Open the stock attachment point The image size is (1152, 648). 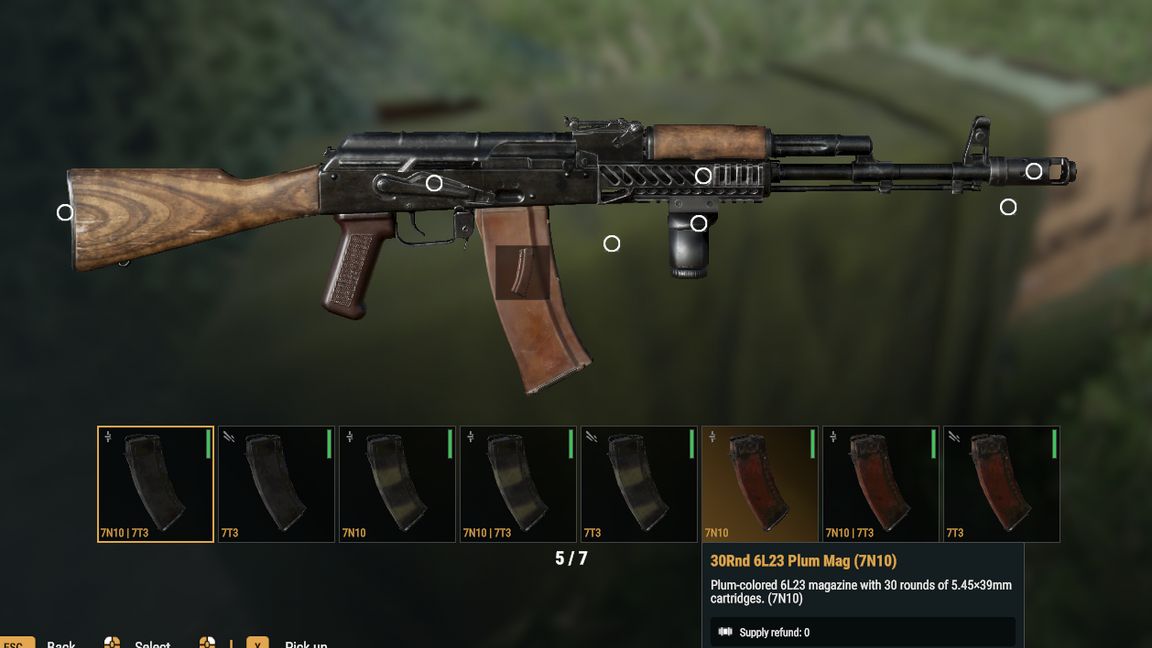(65, 212)
